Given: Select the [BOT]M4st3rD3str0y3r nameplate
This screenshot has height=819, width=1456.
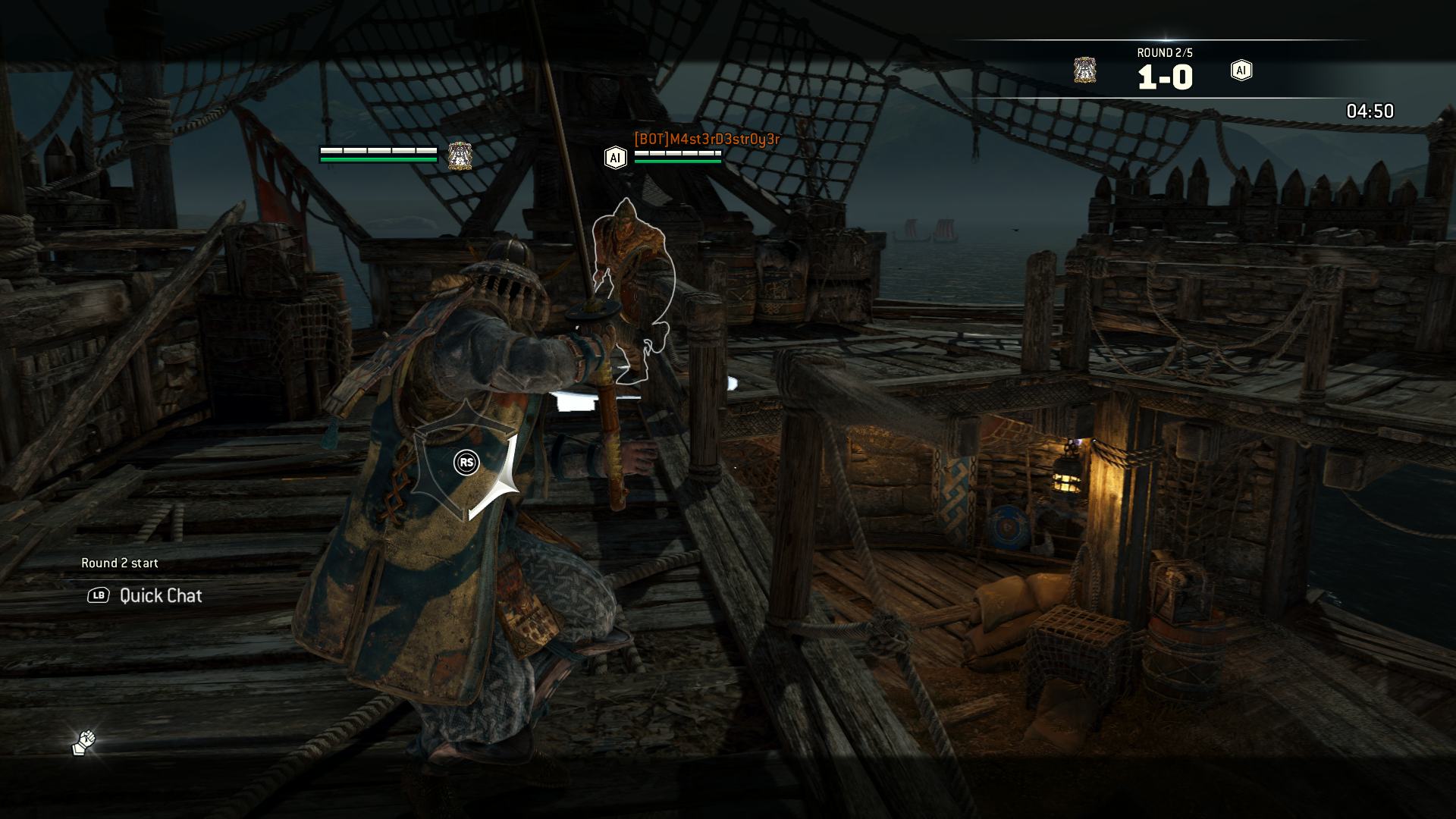Looking at the screenshot, I should pos(705,140).
